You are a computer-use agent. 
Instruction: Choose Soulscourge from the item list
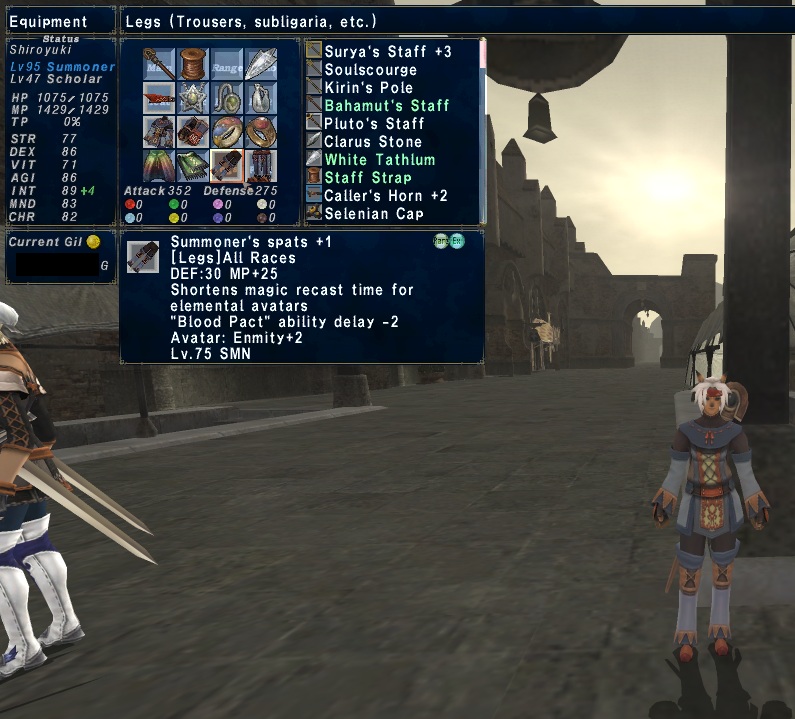[x=370, y=69]
